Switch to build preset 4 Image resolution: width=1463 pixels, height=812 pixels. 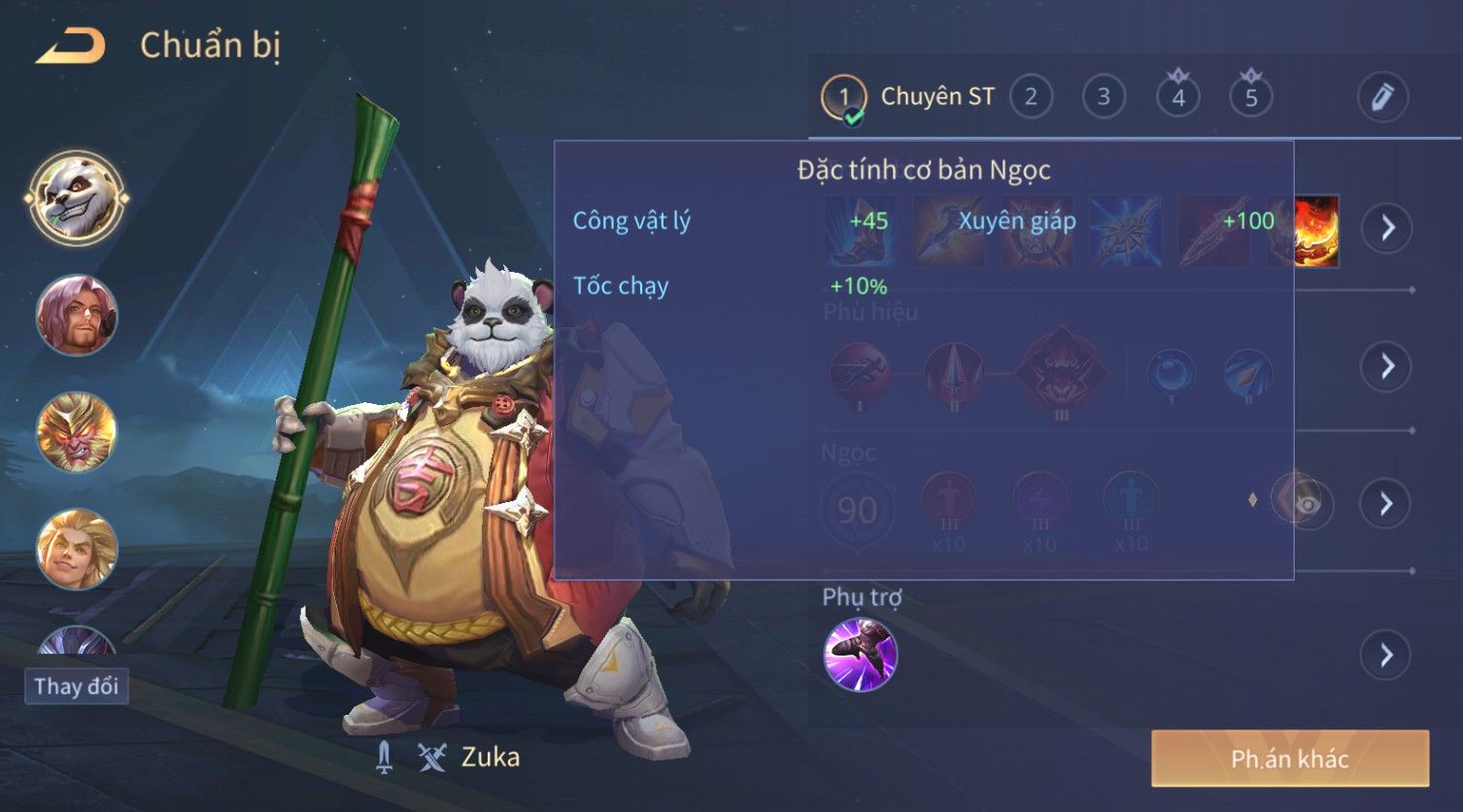(1177, 97)
